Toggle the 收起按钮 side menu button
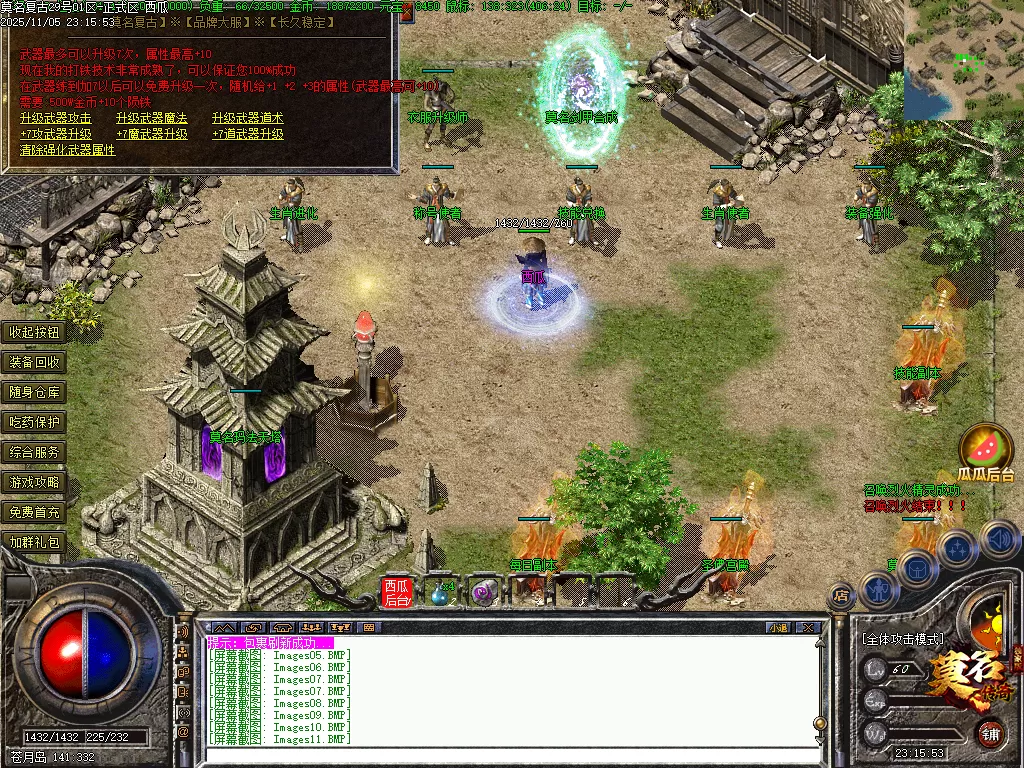The width and height of the screenshot is (1024, 768). [x=35, y=332]
